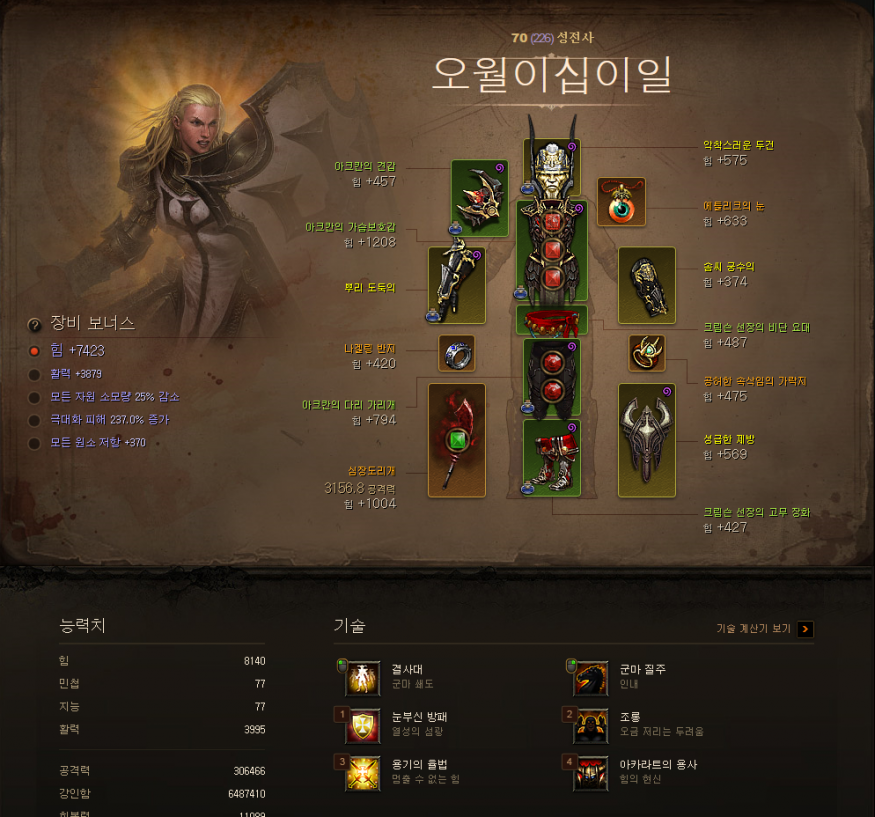Inspect the red belt slot

551,321
